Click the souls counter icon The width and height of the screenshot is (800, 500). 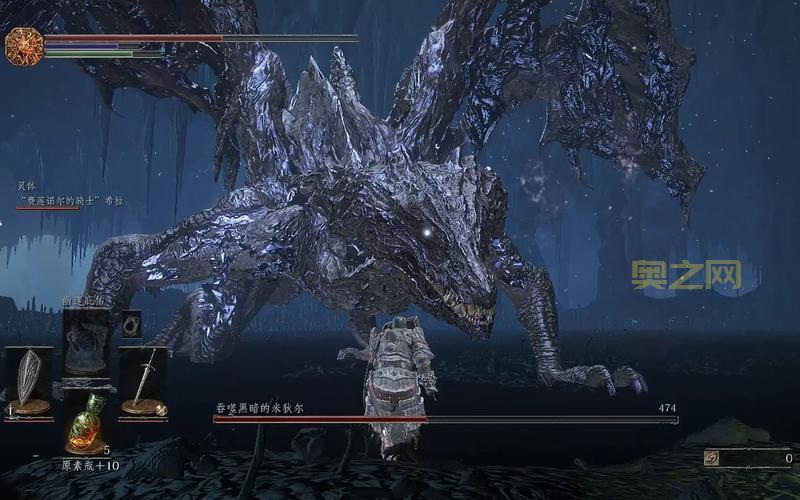click(711, 458)
